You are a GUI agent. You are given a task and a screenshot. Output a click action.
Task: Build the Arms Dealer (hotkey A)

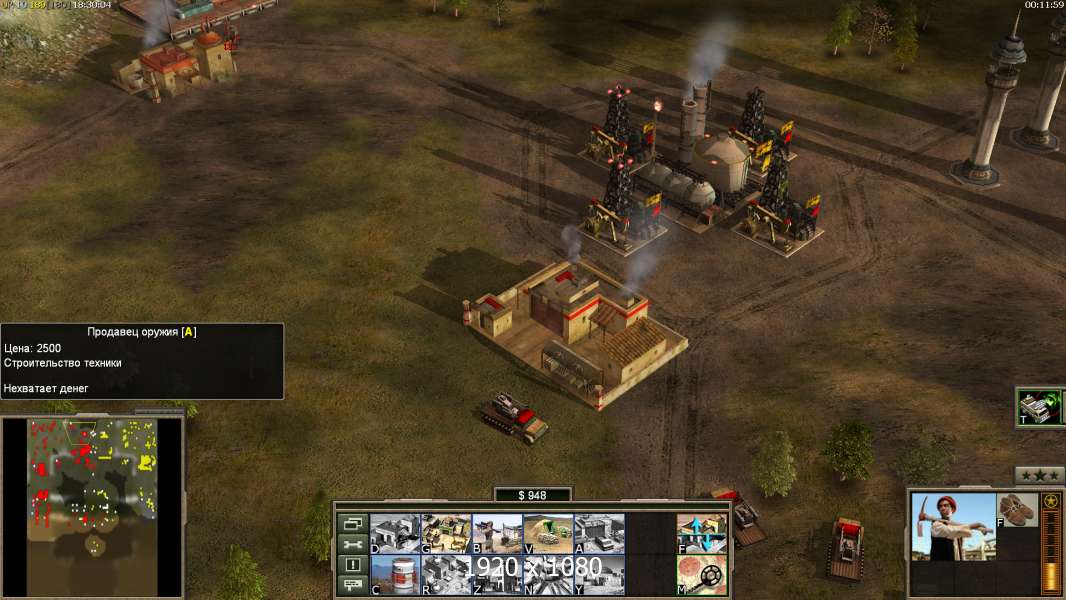[x=600, y=532]
